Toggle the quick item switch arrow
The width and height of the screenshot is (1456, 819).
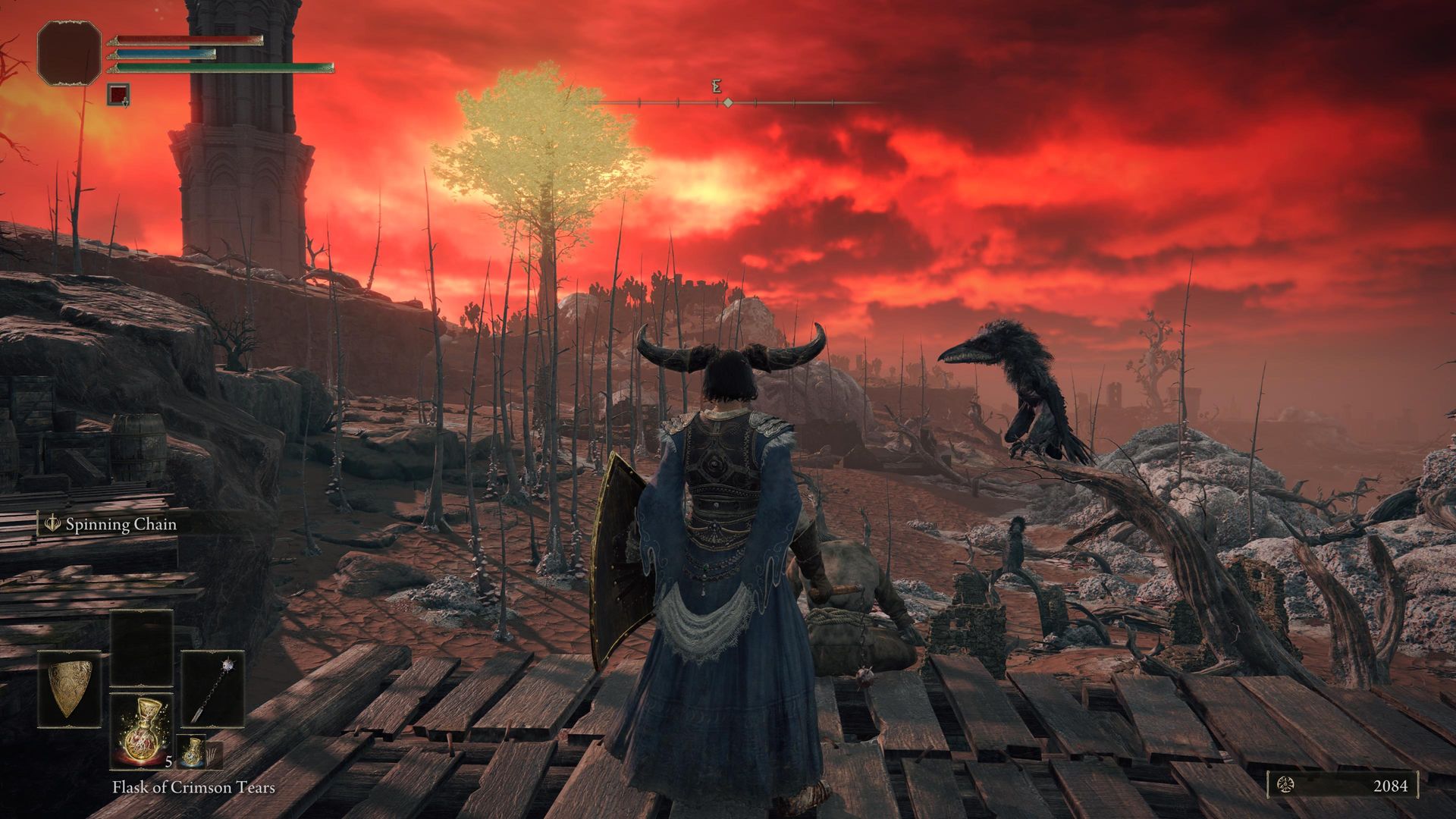126,105
